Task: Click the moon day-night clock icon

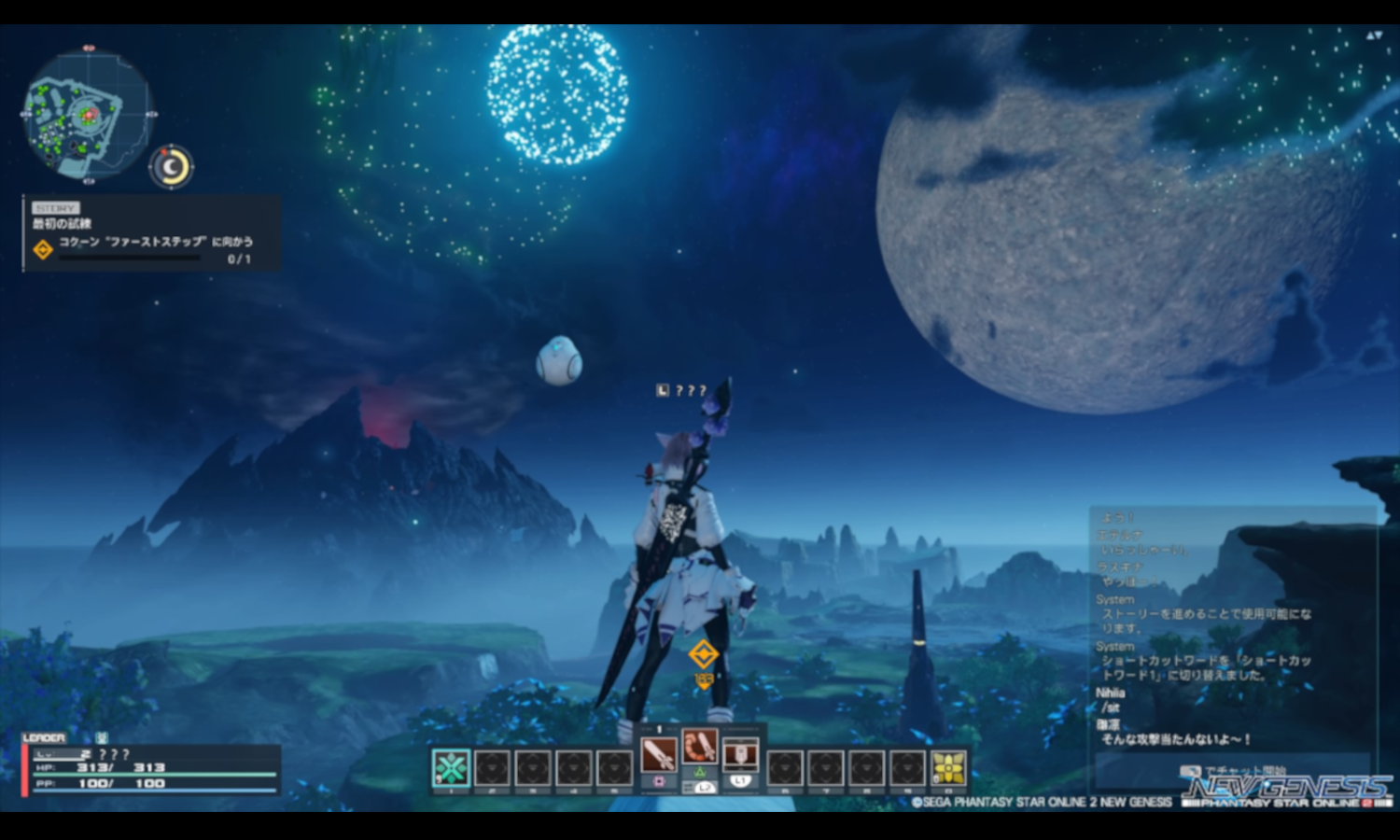Action: tap(170, 167)
